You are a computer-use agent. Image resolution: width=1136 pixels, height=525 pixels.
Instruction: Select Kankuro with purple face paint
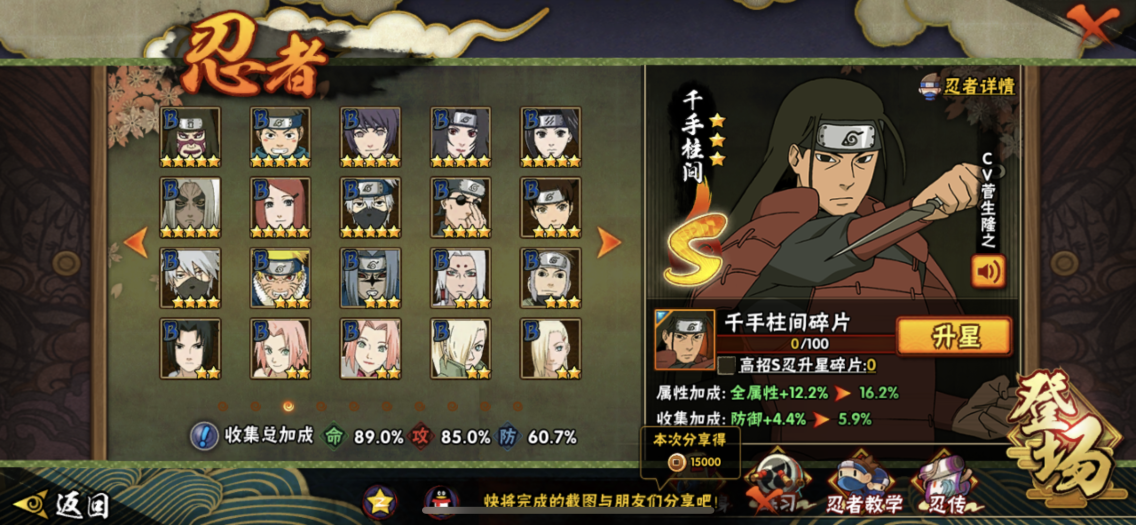pyautogui.click(x=190, y=138)
